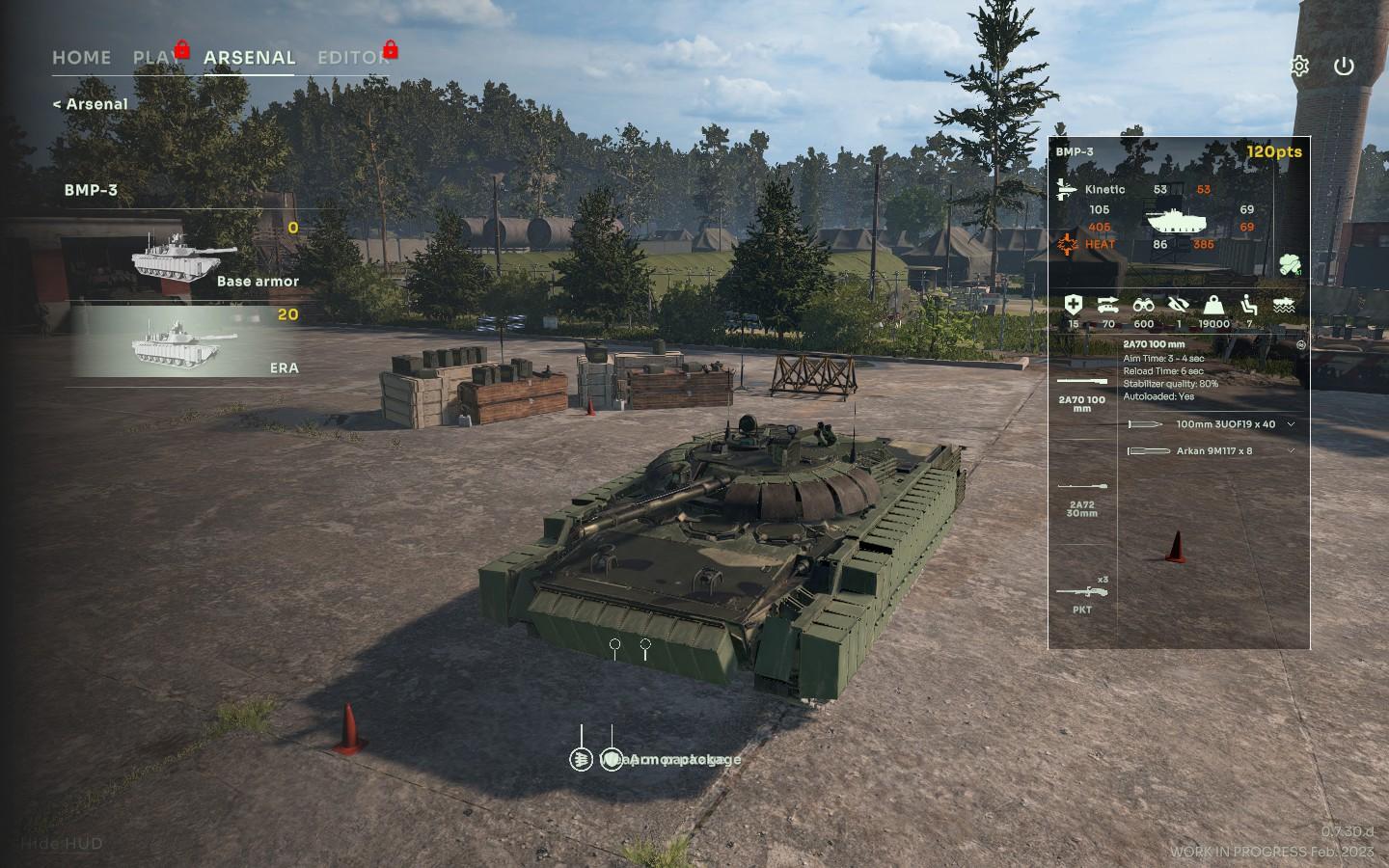Expand the 100mm 3UOF19 ammo dropdown

point(1291,424)
